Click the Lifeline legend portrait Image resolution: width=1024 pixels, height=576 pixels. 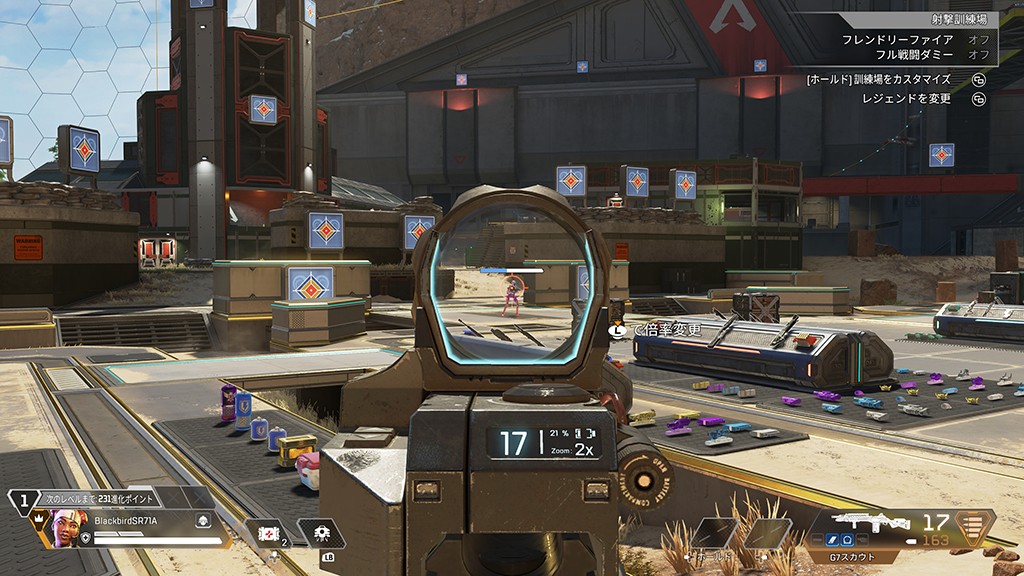click(x=63, y=527)
